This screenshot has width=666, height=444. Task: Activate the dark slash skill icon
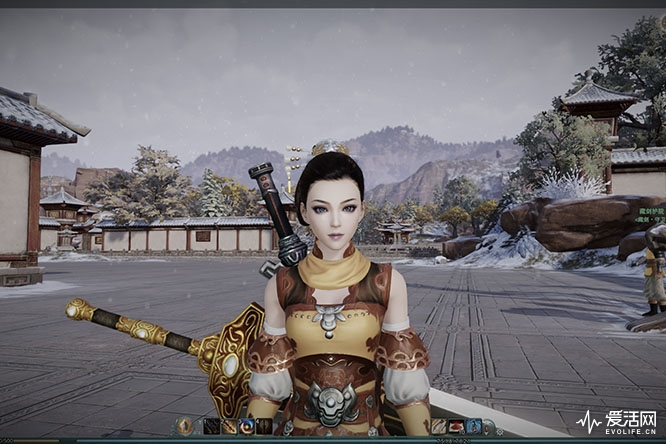coord(211,426)
